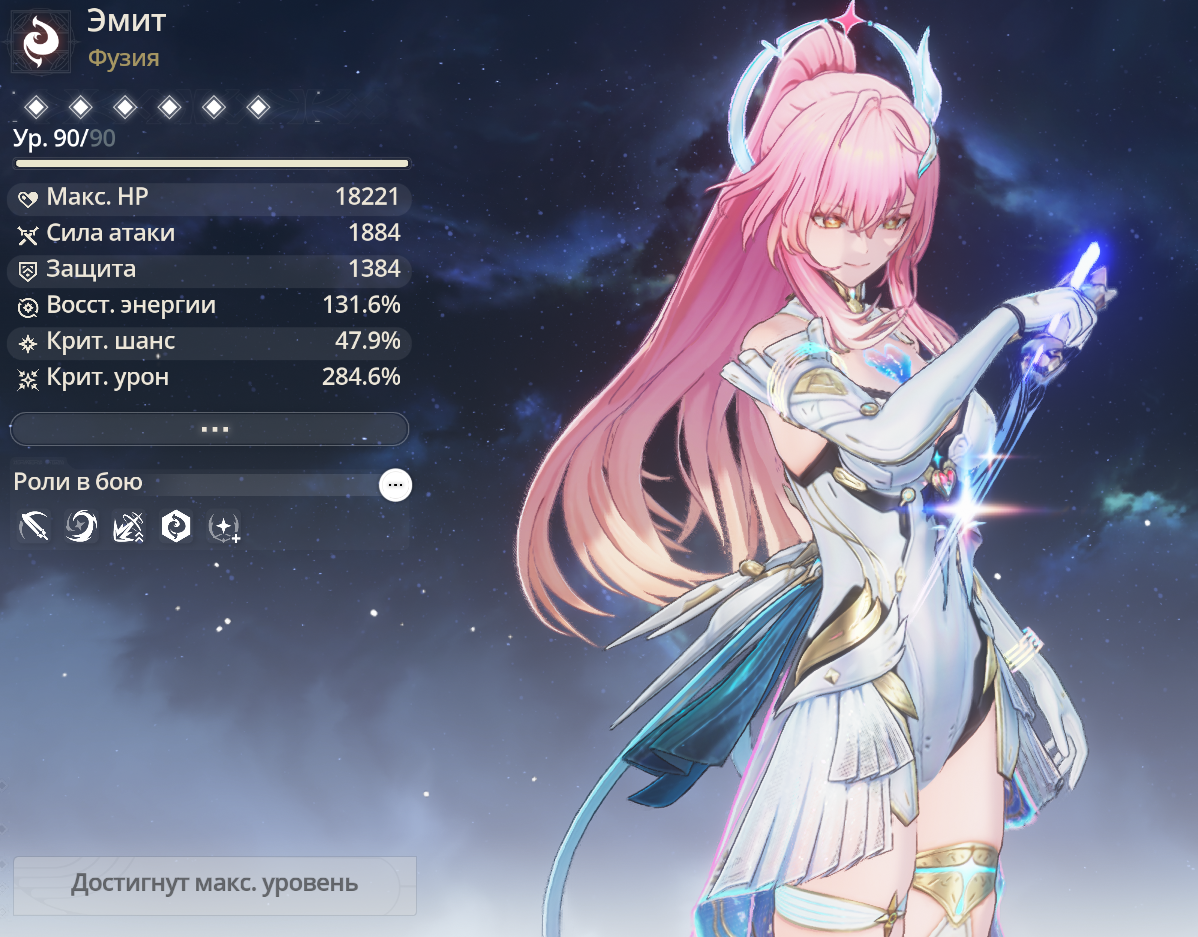
Task: Select the Крит. шанс stat row
Action: pos(209,341)
